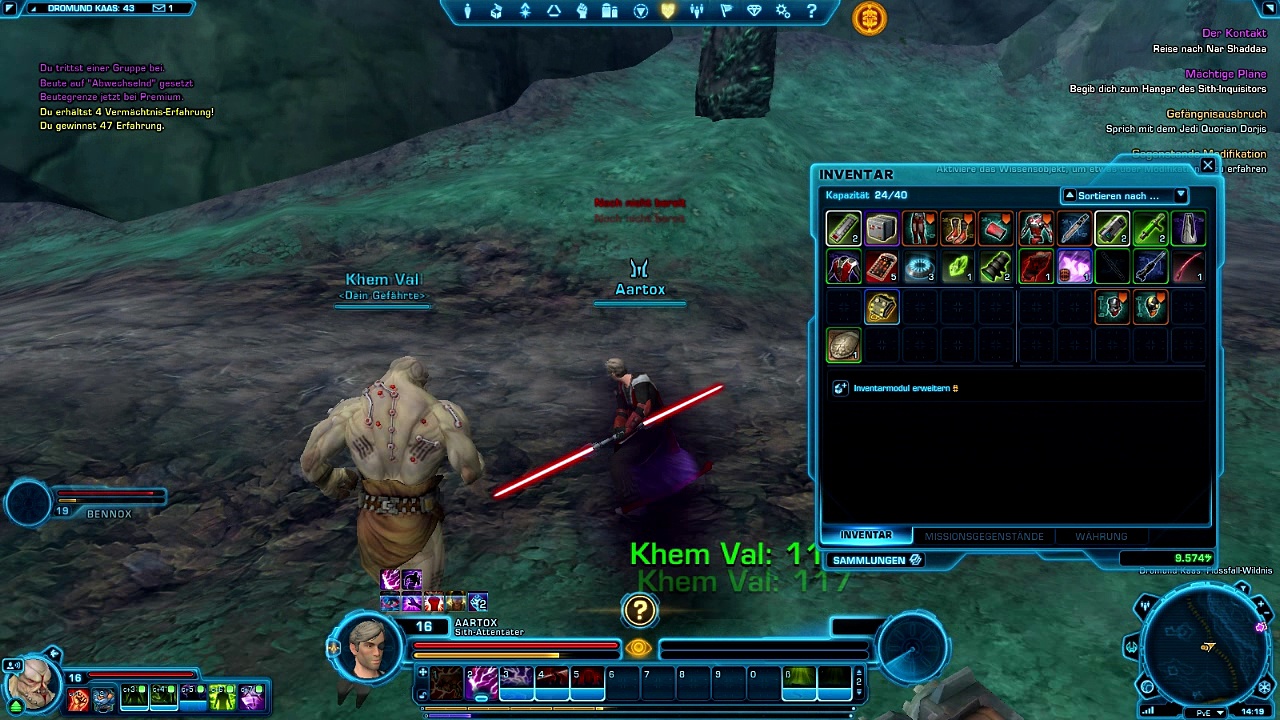Open the help question mark menu
The width and height of the screenshot is (1280, 720).
[x=811, y=12]
